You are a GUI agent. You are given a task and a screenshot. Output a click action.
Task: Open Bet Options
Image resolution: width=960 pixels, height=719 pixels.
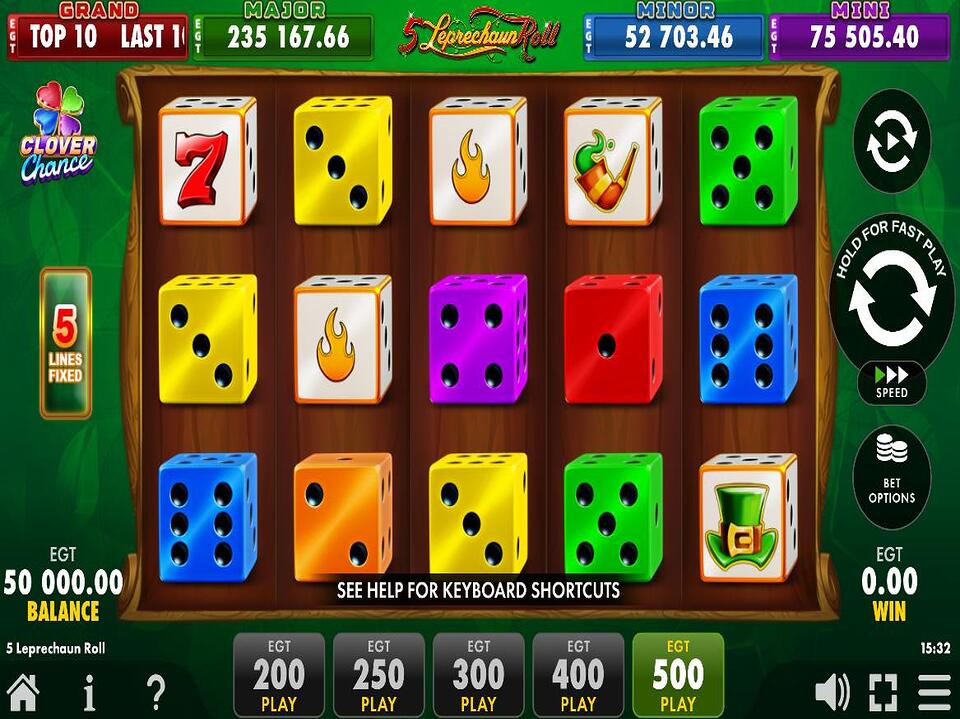coord(891,477)
